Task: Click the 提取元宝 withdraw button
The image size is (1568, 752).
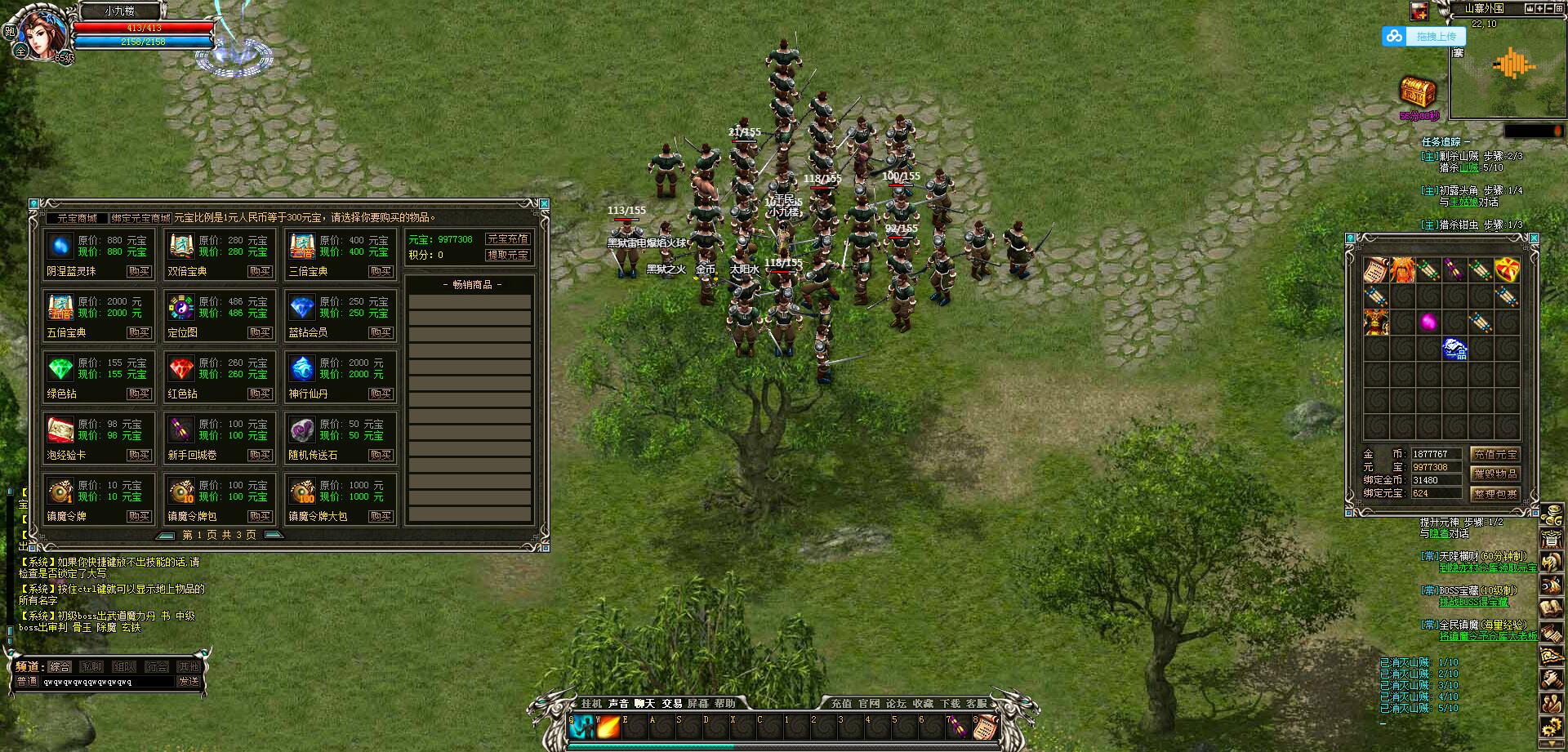Action: coord(507,255)
